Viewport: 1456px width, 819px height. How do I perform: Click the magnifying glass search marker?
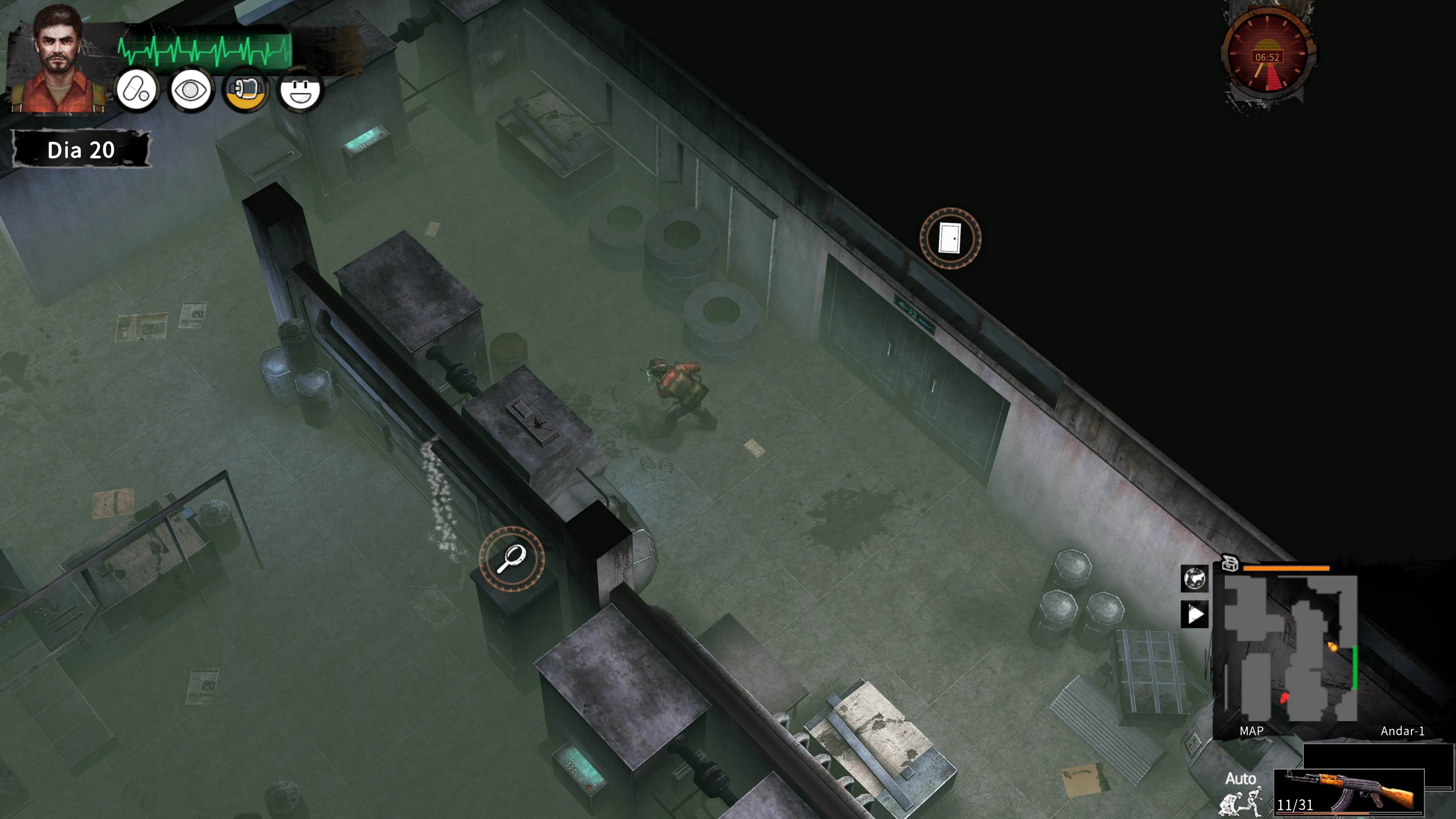tap(513, 559)
